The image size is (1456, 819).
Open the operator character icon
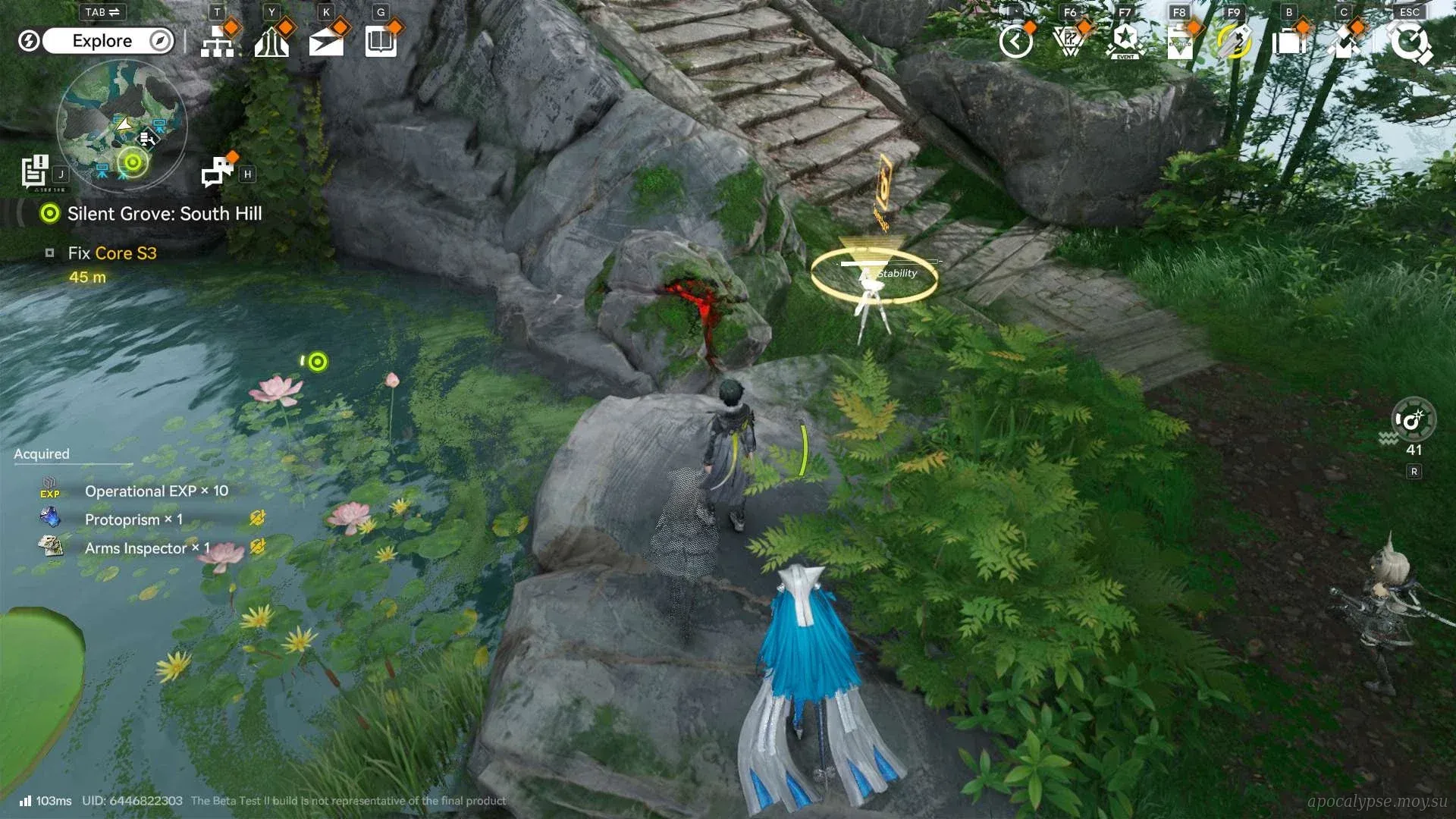1343,42
